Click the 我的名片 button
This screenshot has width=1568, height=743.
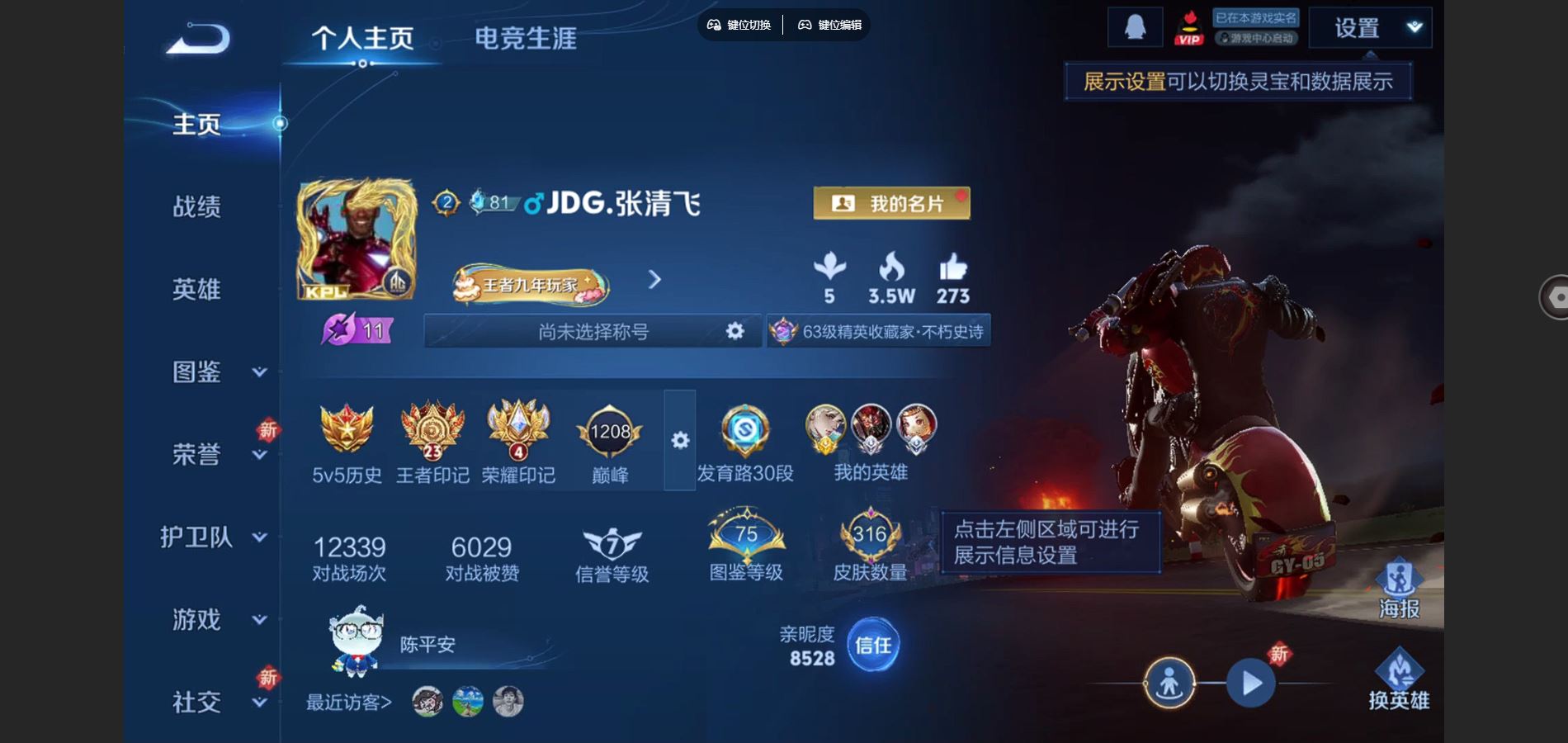(x=890, y=203)
